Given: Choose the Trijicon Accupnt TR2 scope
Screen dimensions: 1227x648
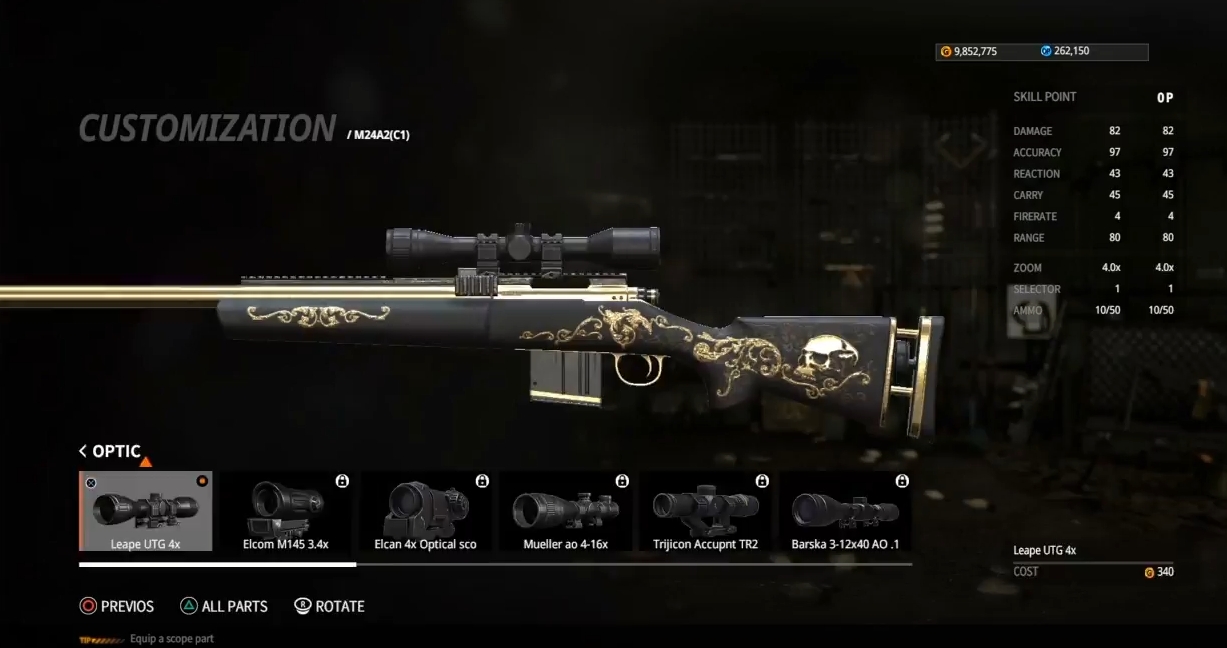Looking at the screenshot, I should 706,511.
